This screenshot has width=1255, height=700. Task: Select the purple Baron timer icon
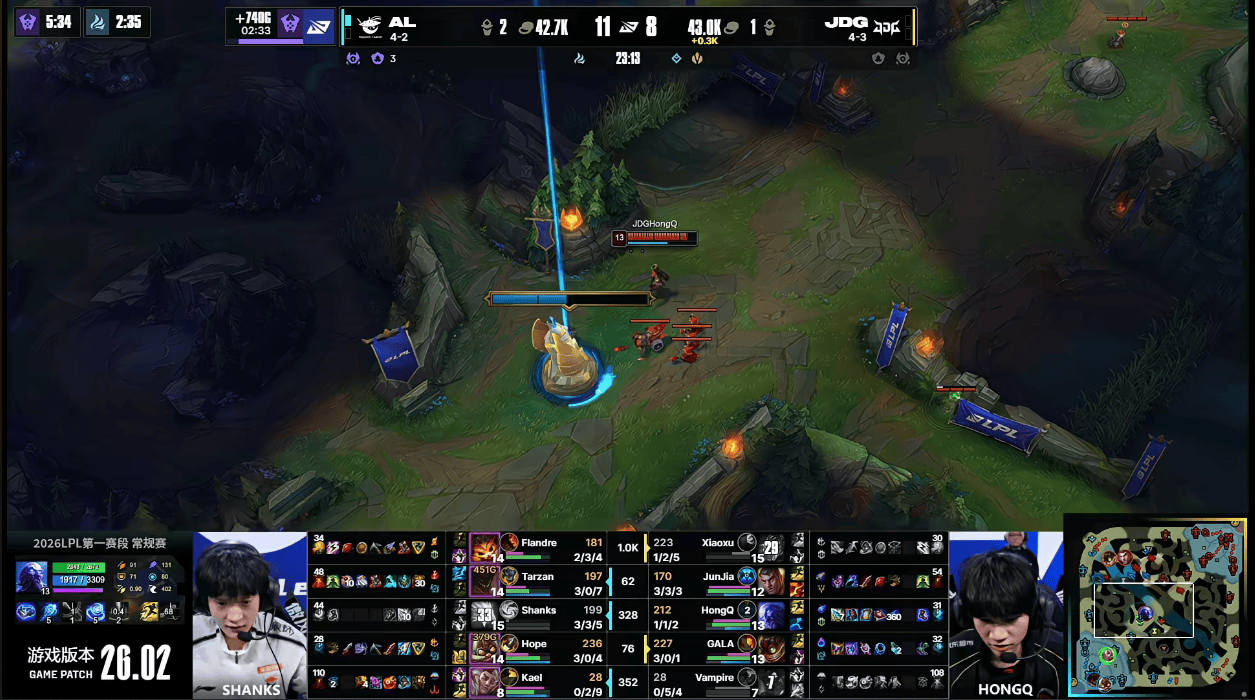28,21
